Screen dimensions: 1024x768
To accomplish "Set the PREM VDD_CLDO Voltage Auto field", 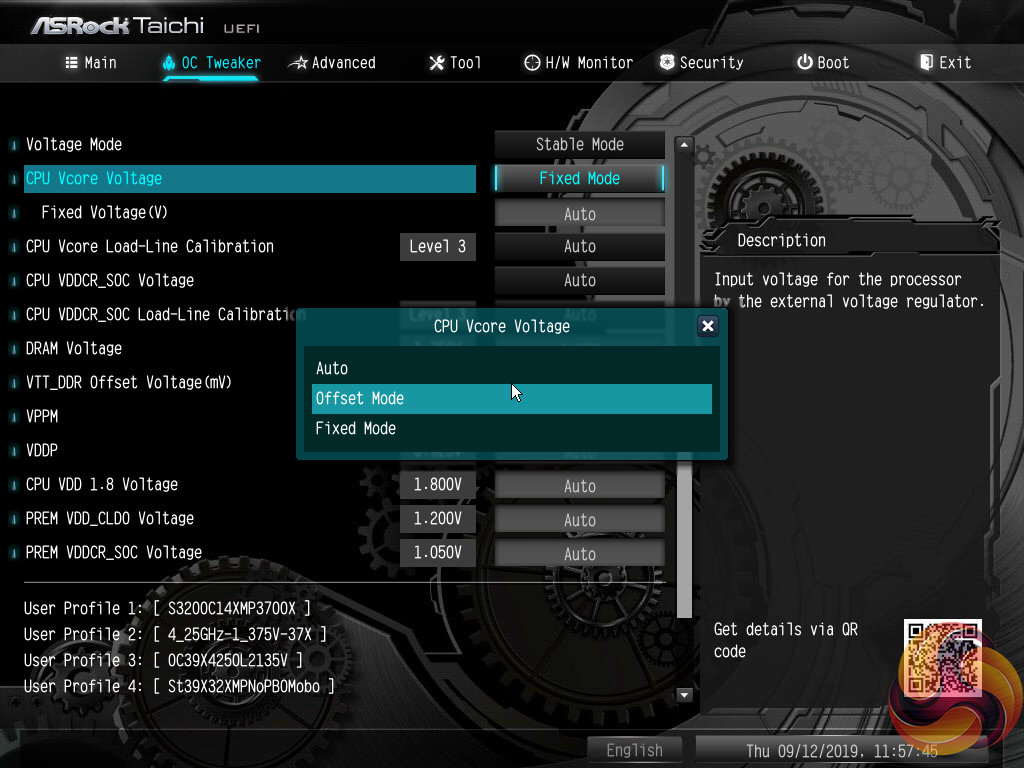I will (580, 520).
